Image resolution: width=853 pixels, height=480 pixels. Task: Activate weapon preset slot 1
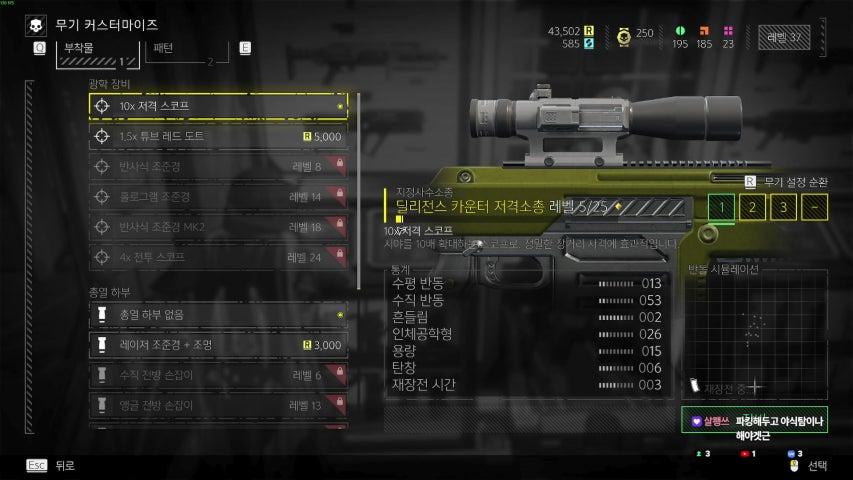pos(722,208)
